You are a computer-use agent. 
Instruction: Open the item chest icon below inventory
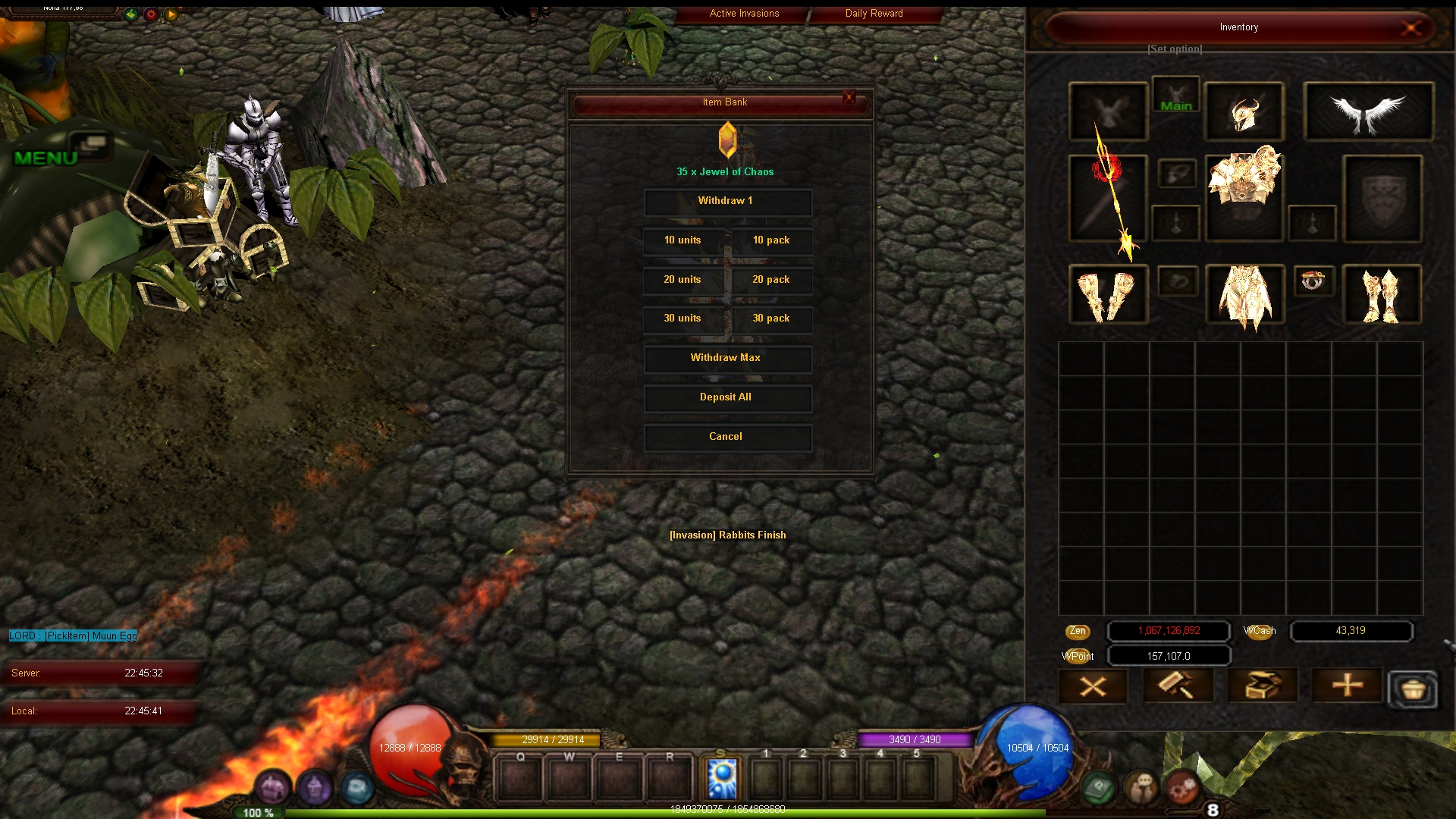tap(1263, 685)
